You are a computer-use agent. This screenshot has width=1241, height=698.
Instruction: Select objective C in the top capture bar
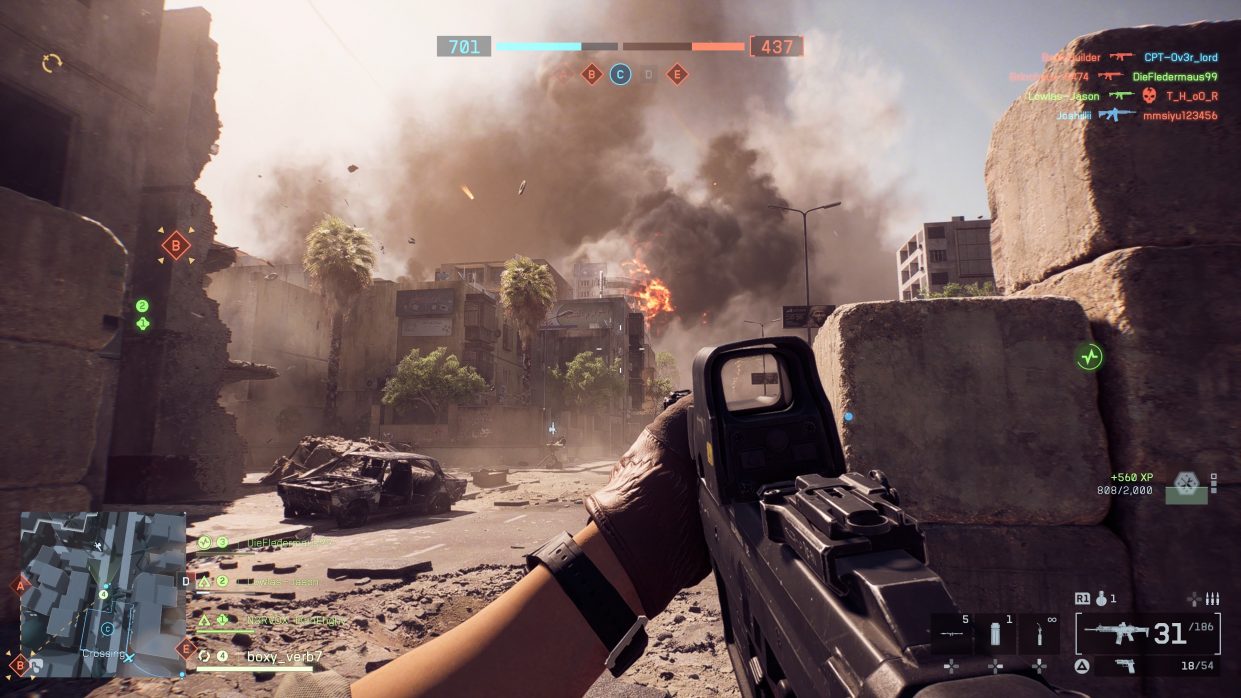click(x=620, y=74)
